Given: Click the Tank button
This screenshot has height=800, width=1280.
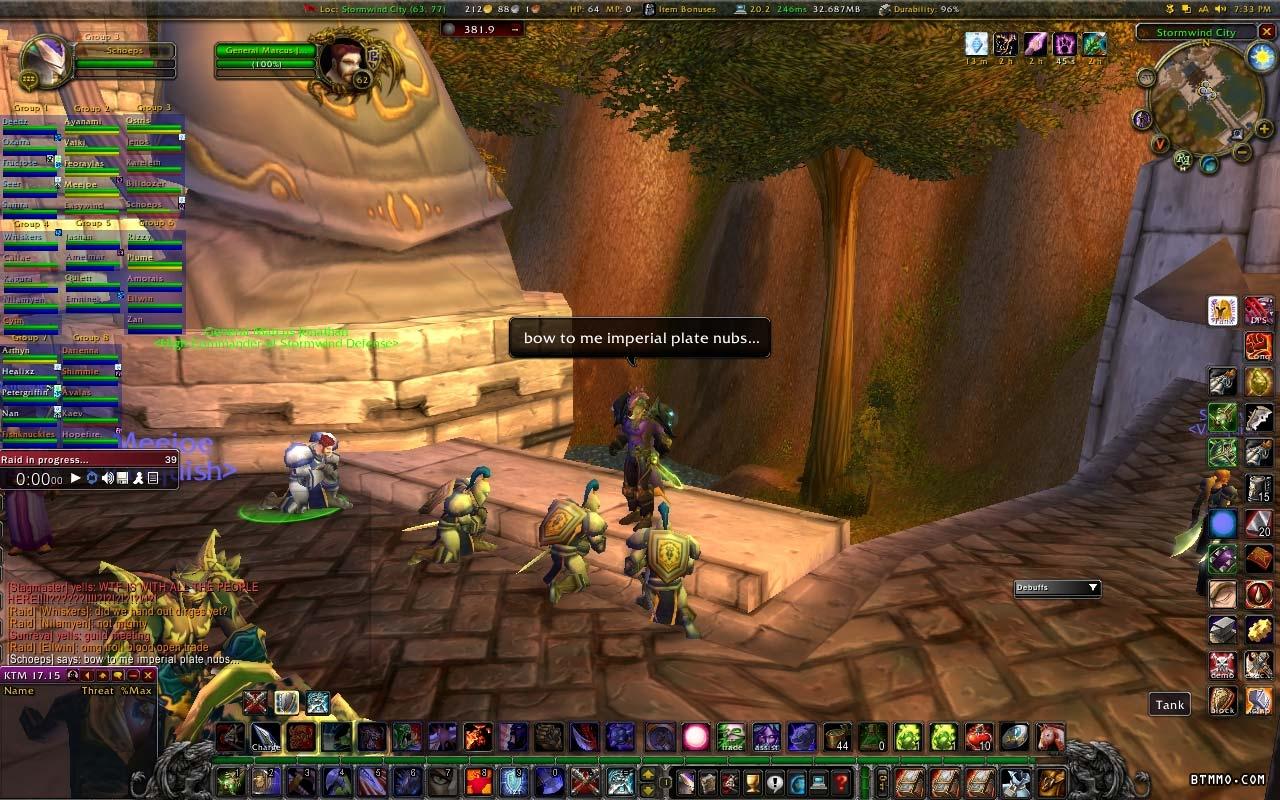Looking at the screenshot, I should (x=1169, y=704).
